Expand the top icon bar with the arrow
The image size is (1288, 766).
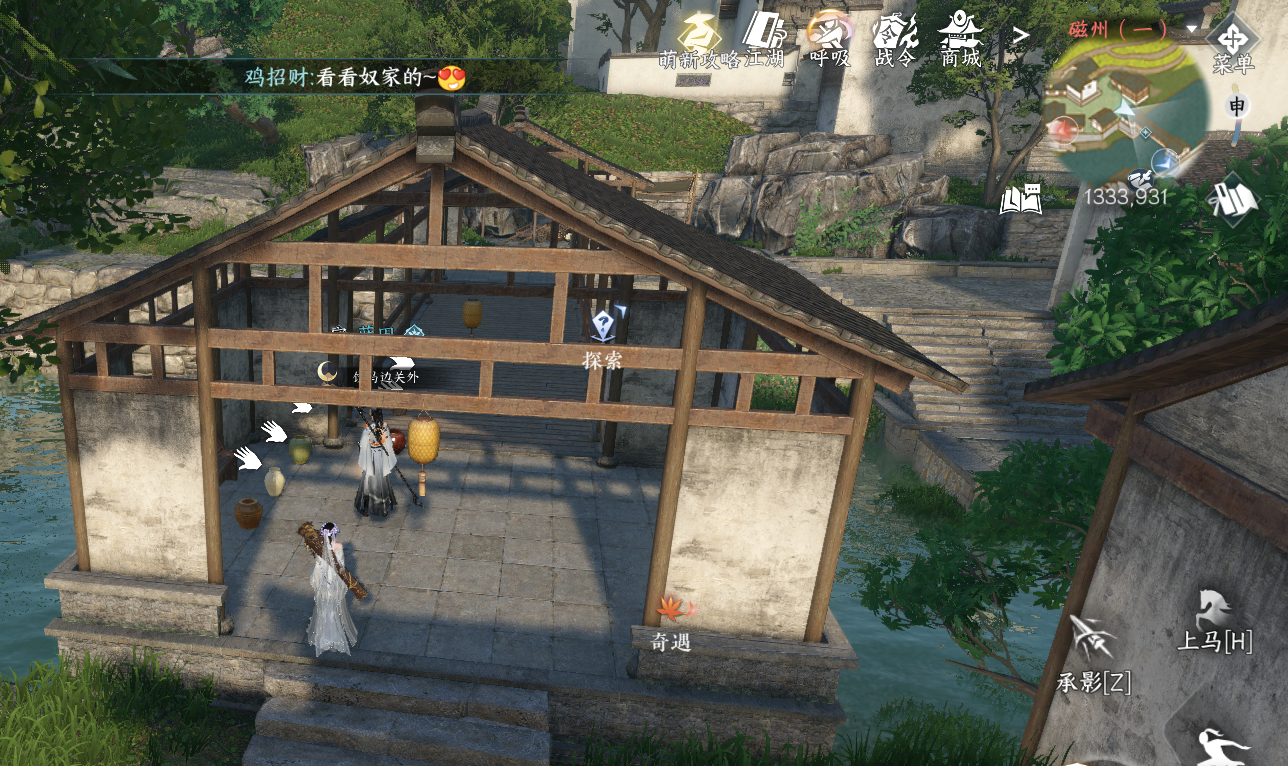pyautogui.click(x=1020, y=36)
